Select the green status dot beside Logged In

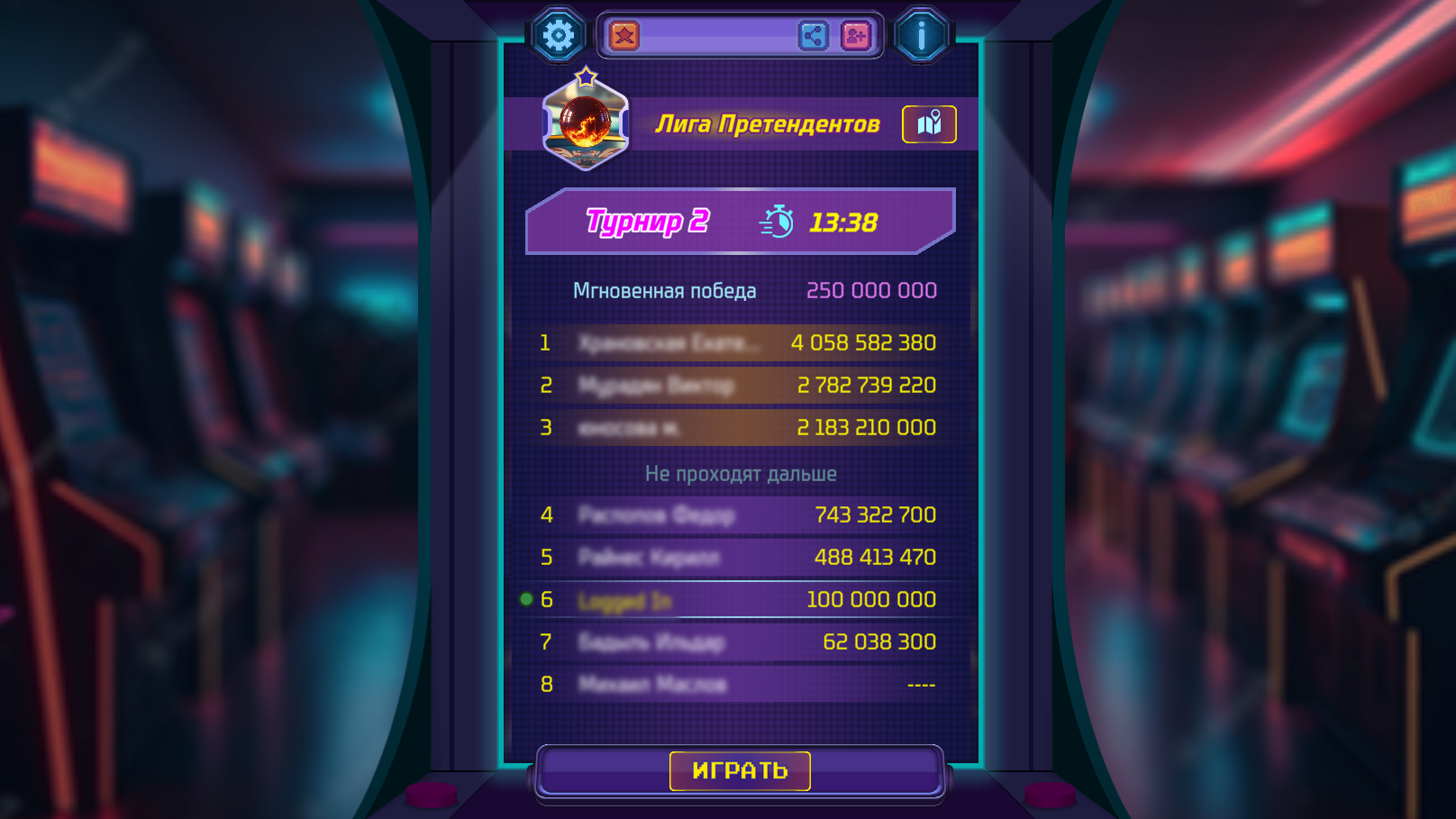[527, 596]
